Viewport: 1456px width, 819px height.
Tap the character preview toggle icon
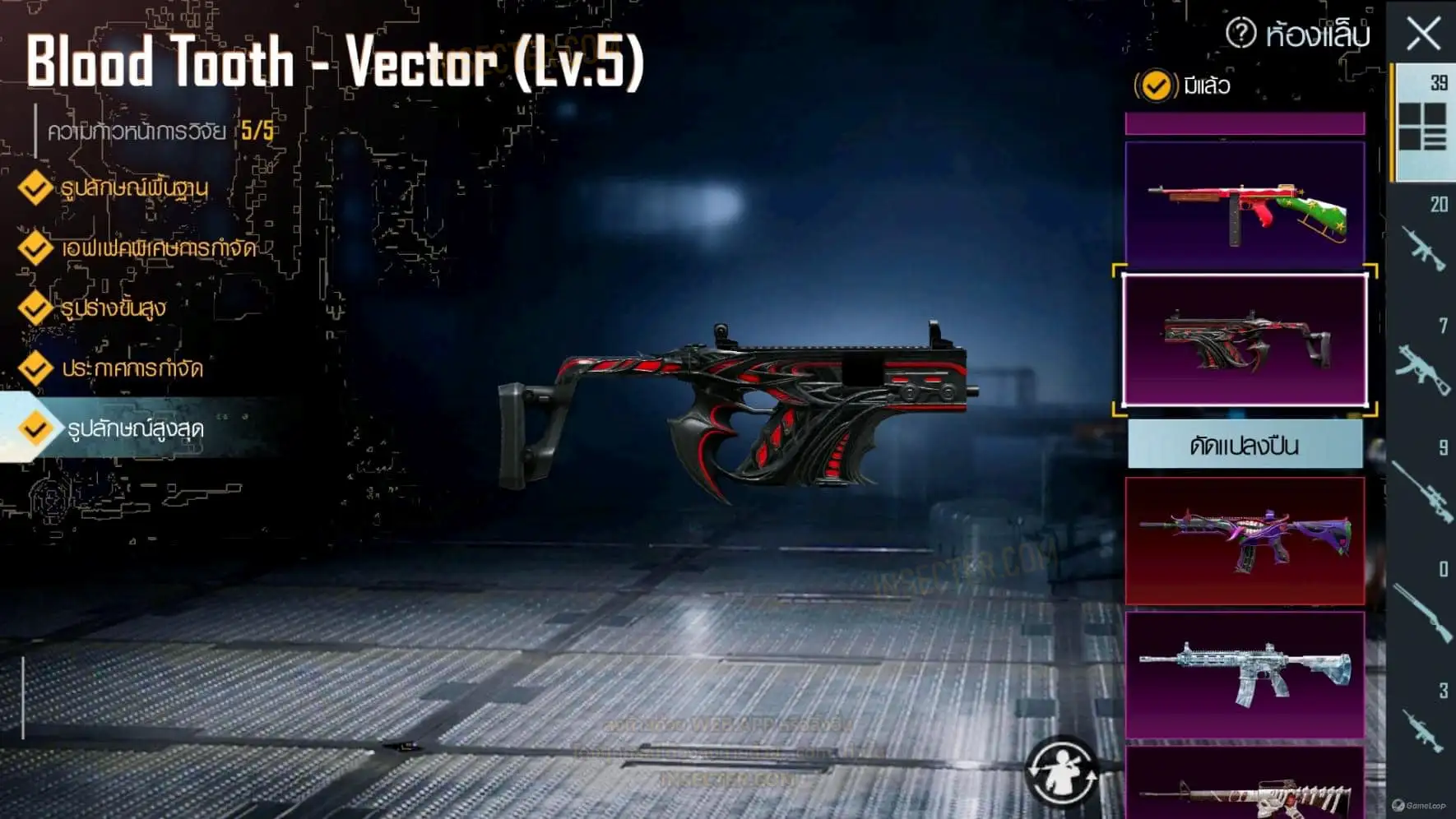1062,771
